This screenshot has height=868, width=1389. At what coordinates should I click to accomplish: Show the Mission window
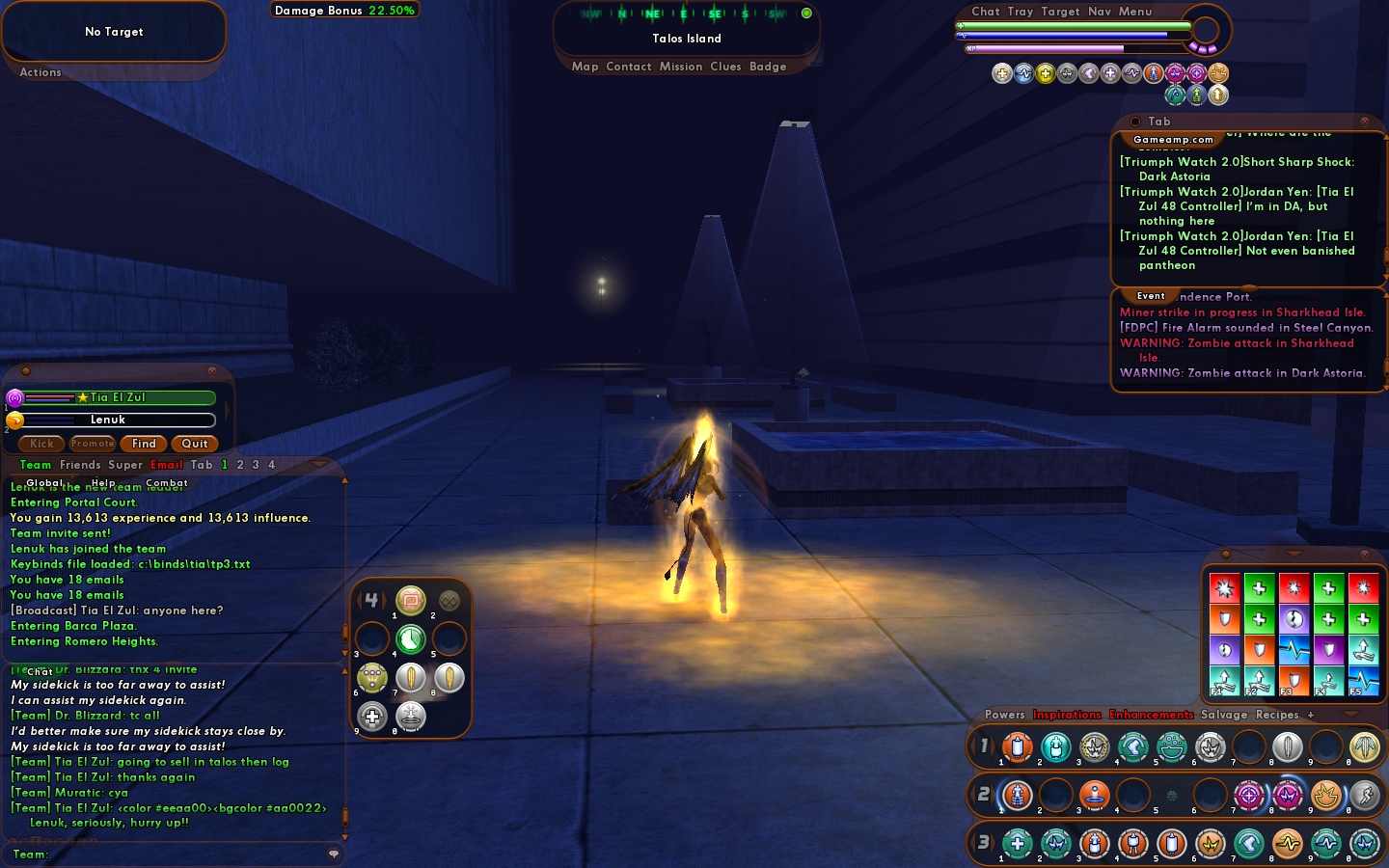click(681, 67)
